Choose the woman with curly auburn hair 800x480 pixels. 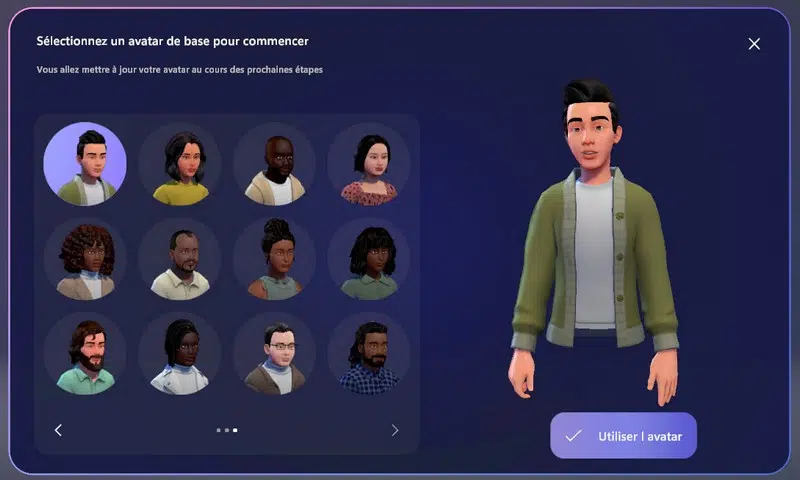[85, 259]
